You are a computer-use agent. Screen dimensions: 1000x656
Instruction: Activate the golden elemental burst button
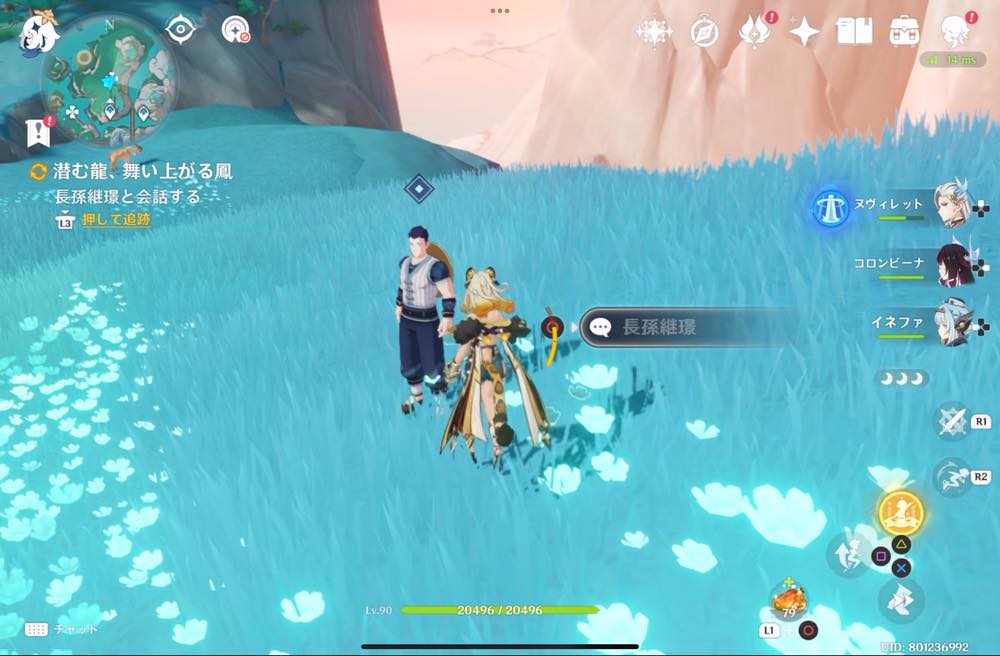point(900,513)
